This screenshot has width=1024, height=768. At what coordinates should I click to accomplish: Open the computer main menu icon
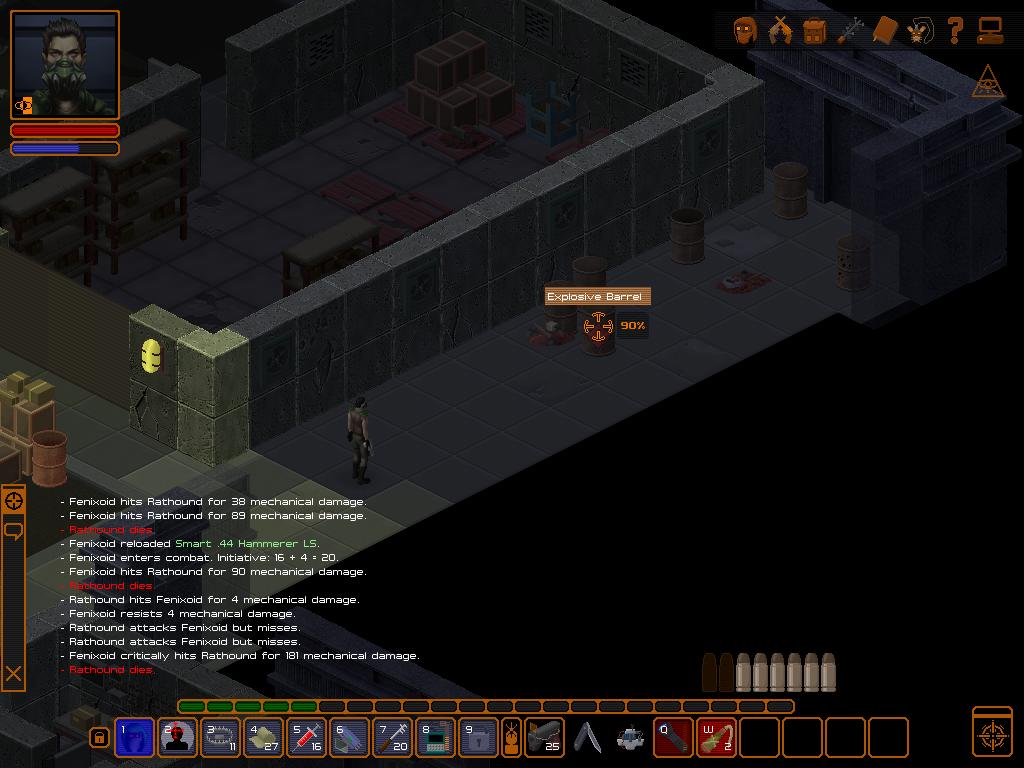[x=990, y=31]
